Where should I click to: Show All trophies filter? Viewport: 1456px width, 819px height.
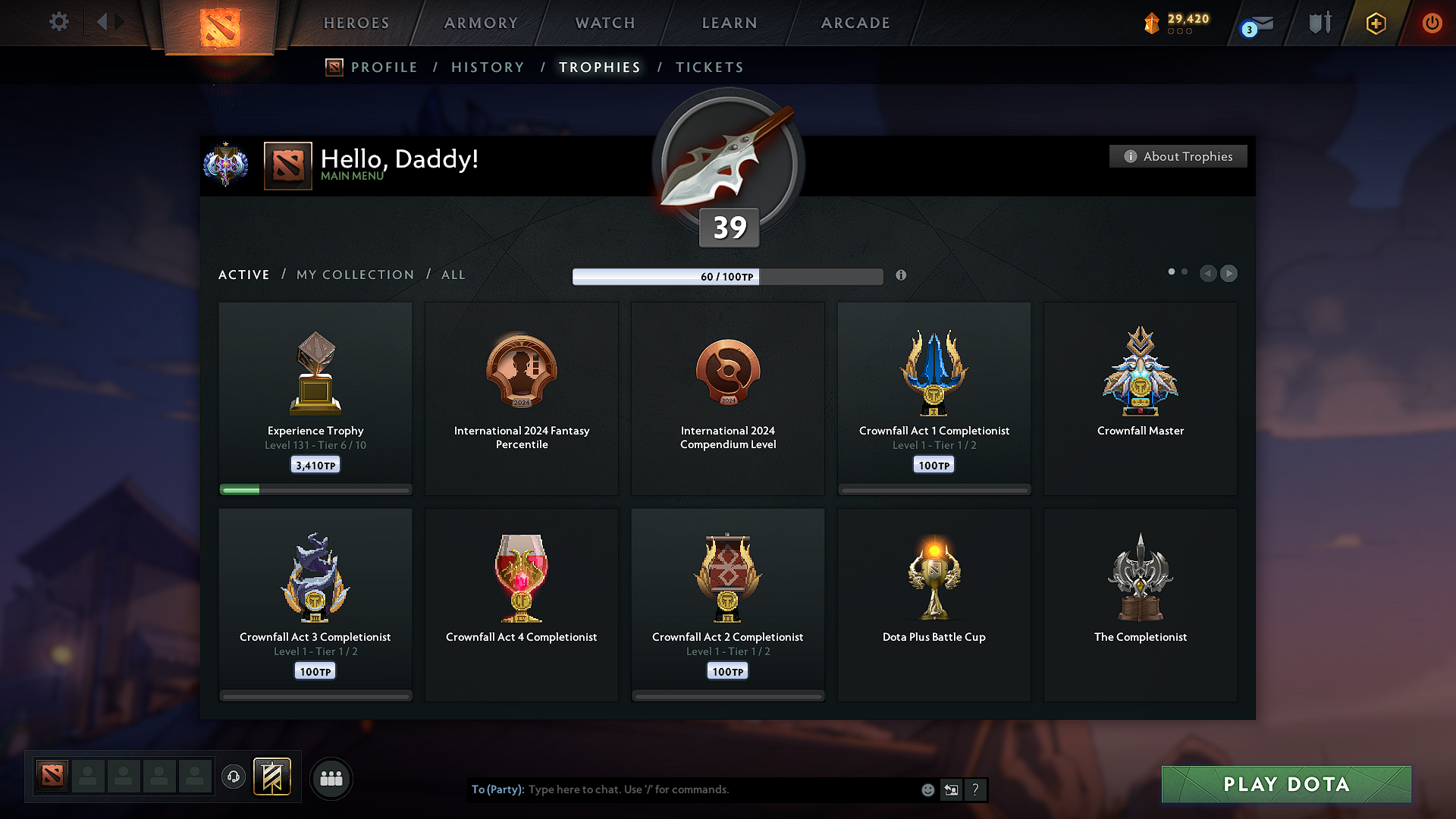(453, 275)
